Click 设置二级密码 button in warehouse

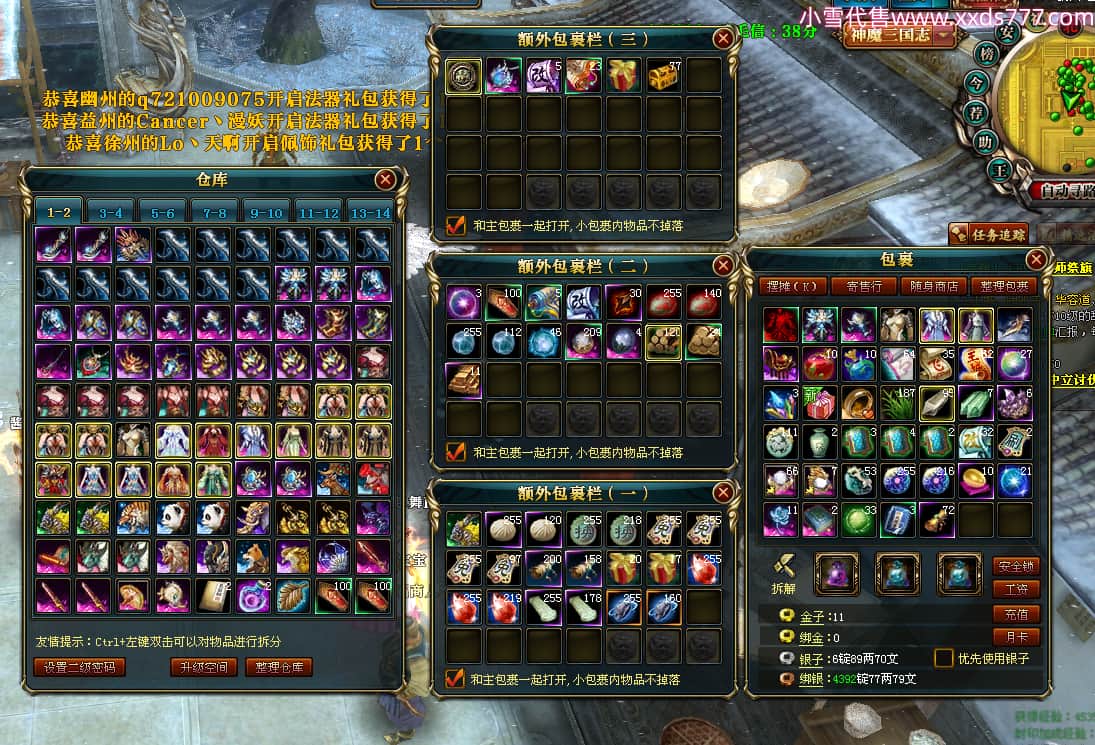click(x=80, y=667)
